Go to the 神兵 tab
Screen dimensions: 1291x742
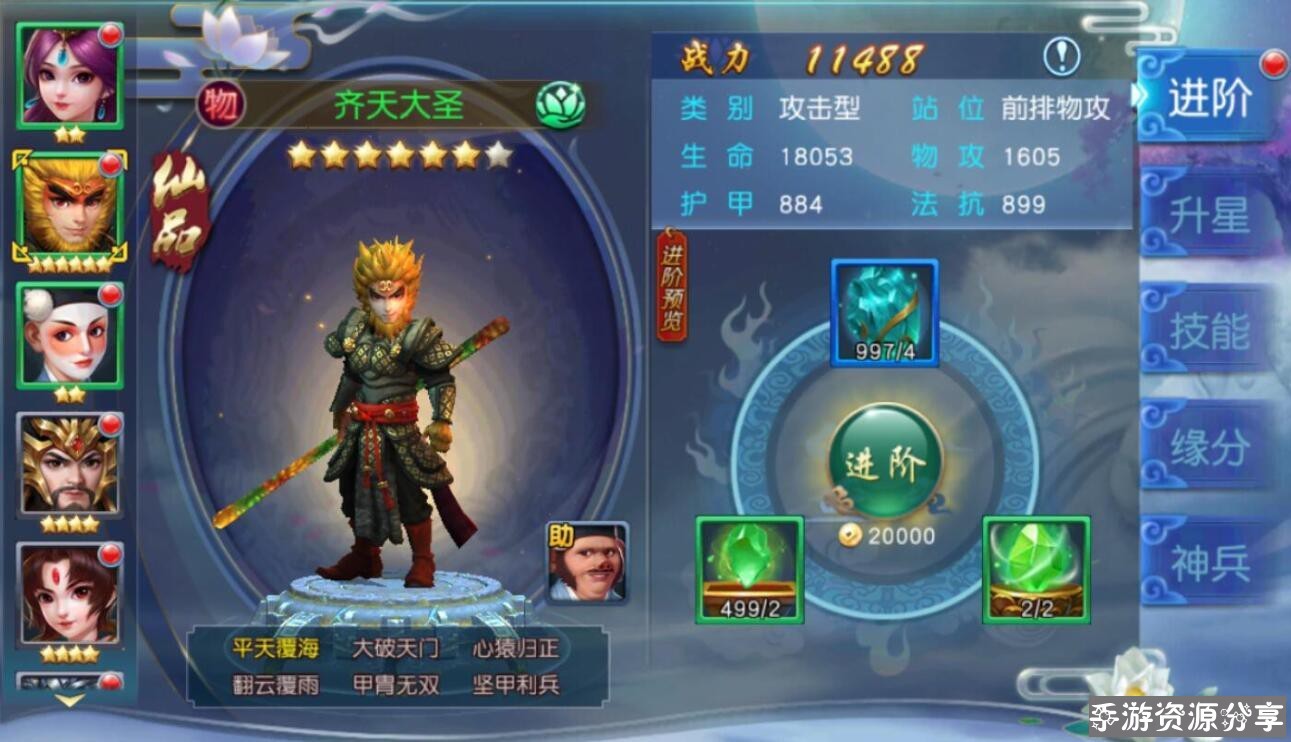coord(1209,564)
